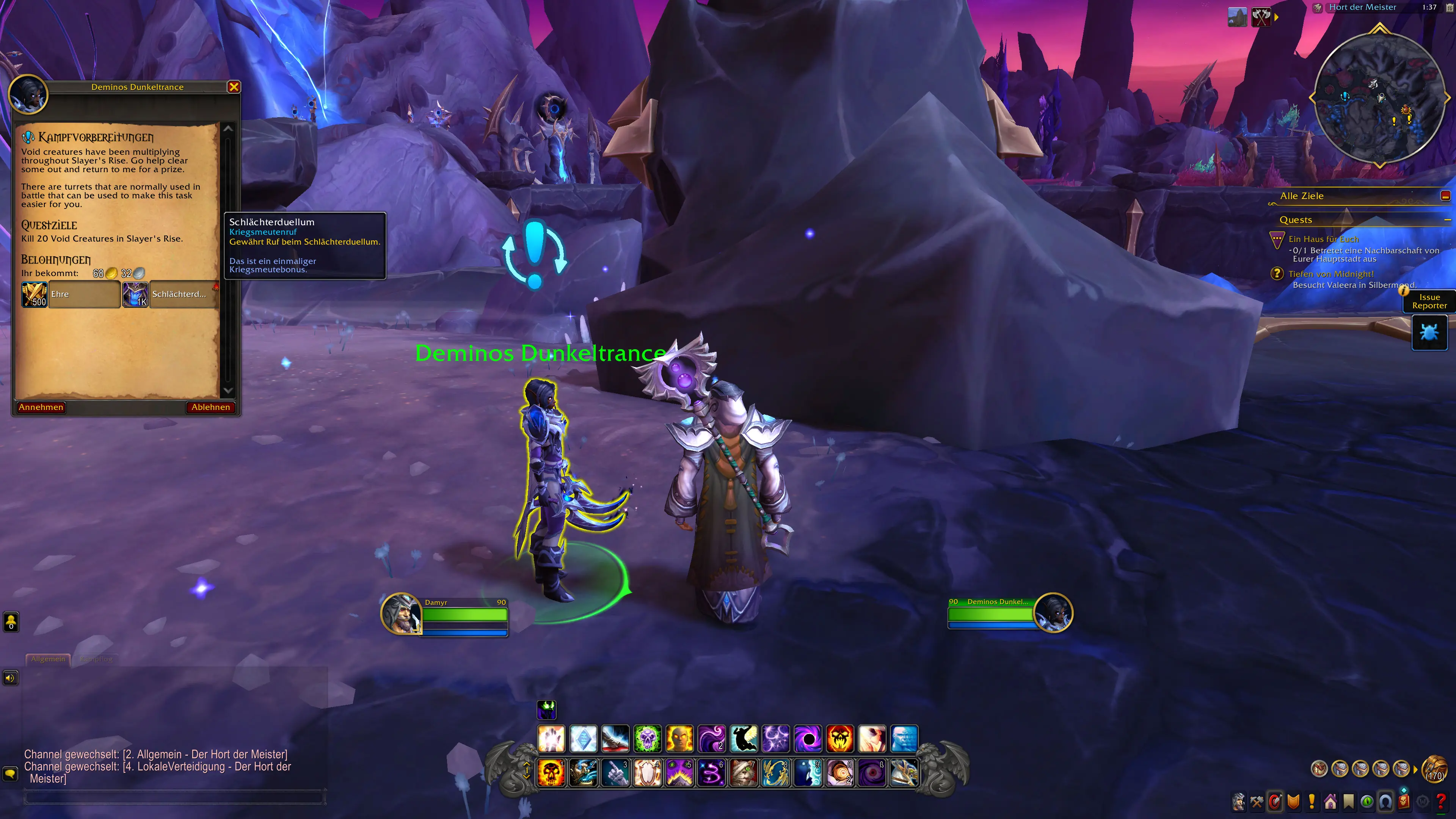Select the Schlächterduellum reputation reward

pyautogui.click(x=170, y=295)
